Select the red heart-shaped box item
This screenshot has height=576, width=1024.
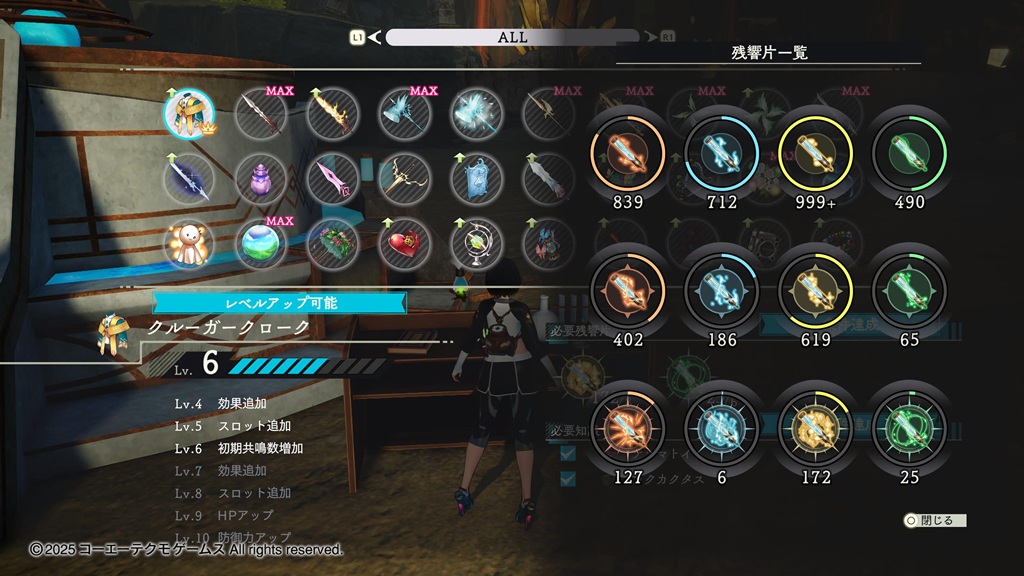click(404, 245)
